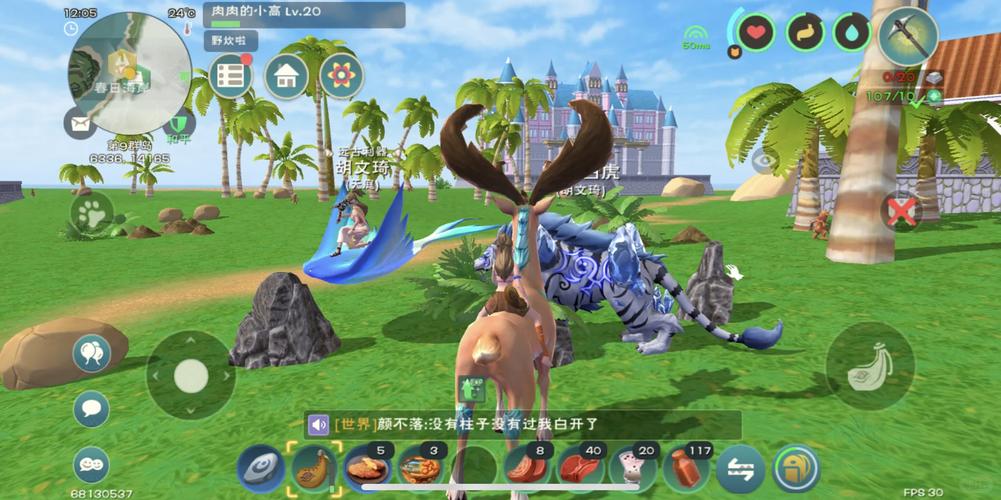Open the mail envelope icon
This screenshot has width=1001, height=500.
tap(80, 123)
